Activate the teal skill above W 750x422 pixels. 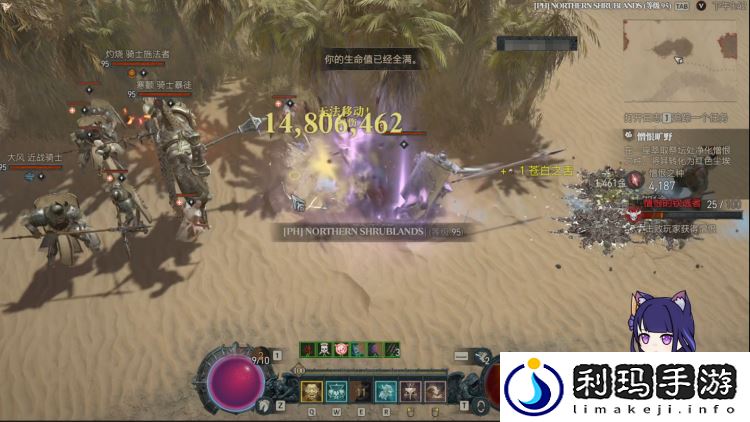pos(337,391)
